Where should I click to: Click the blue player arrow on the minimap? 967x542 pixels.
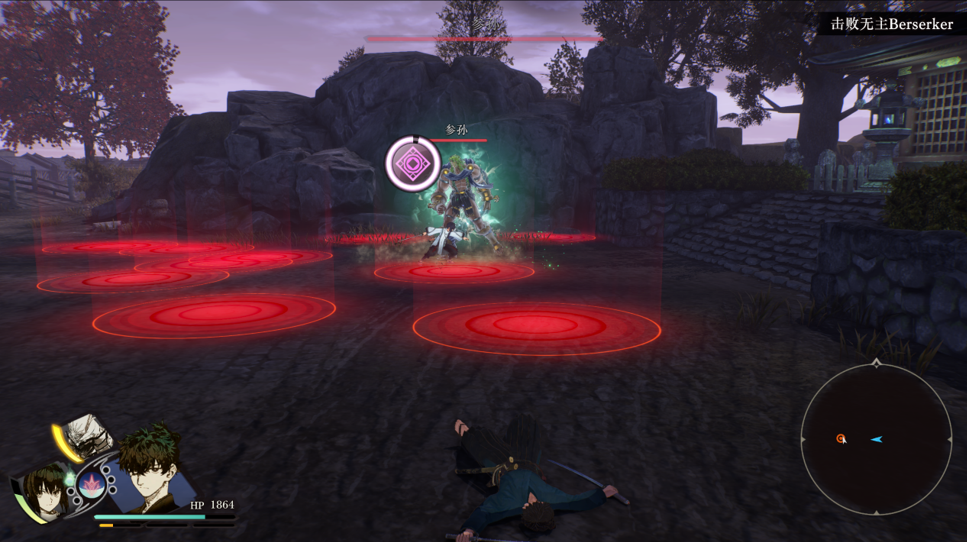(x=876, y=439)
